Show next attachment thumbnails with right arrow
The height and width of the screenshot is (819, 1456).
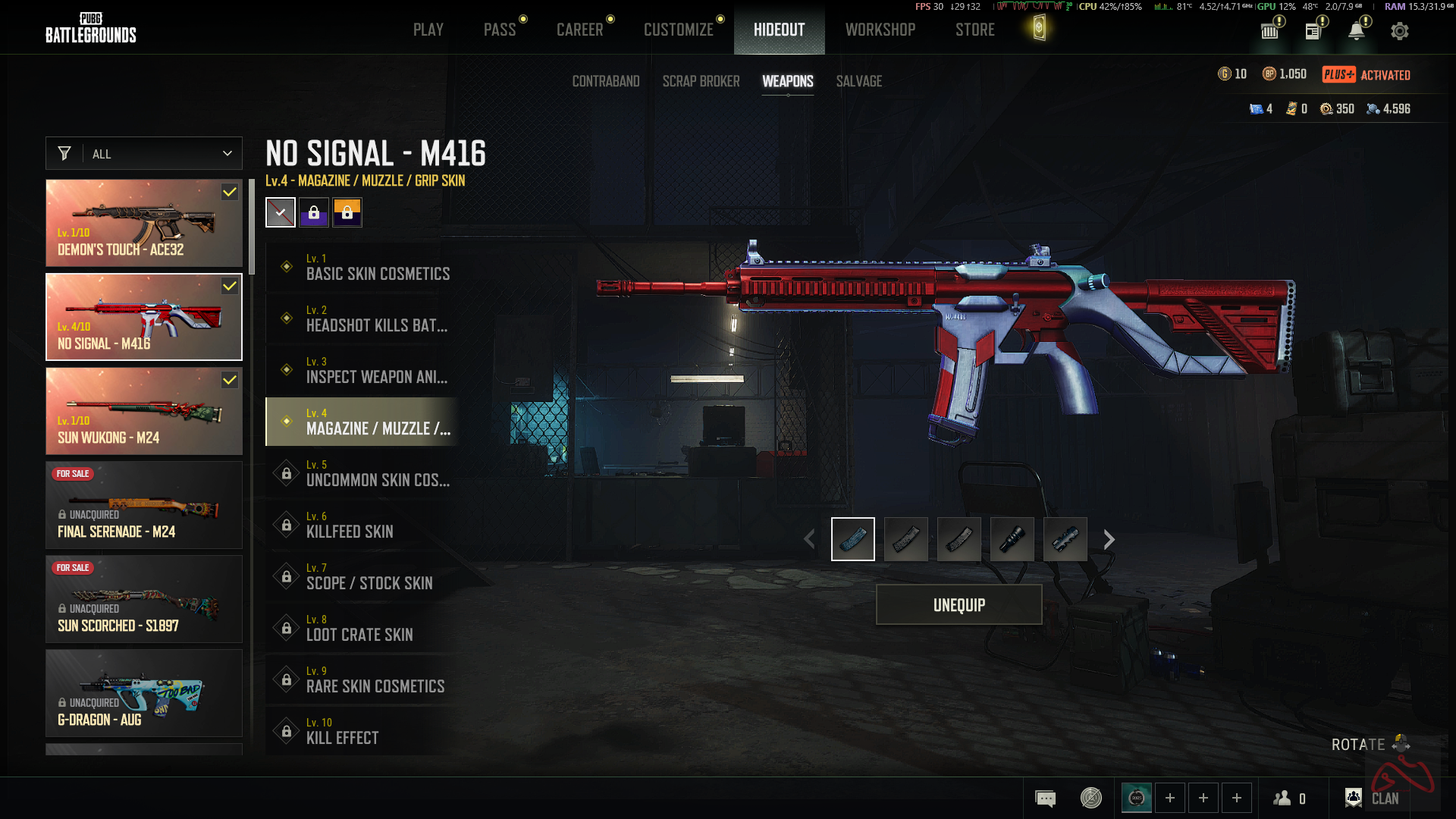coord(1109,539)
